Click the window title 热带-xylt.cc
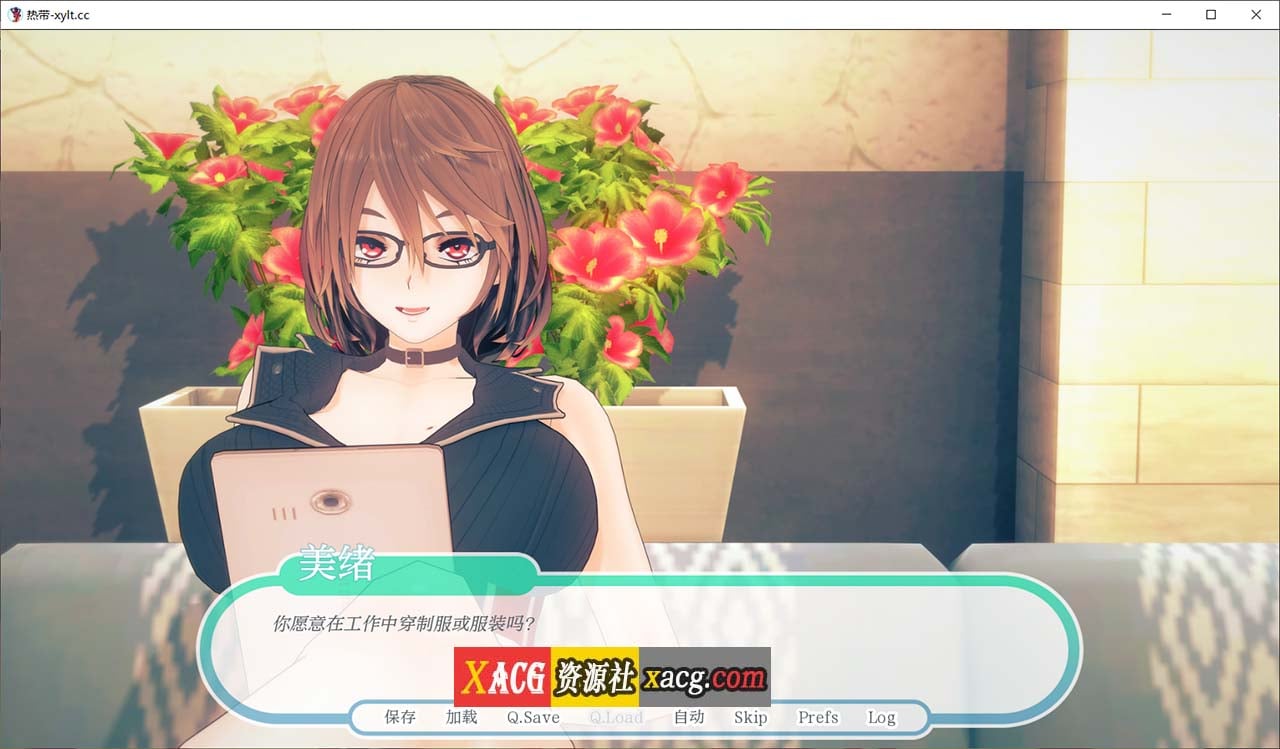The height and width of the screenshot is (749, 1280). tap(58, 14)
